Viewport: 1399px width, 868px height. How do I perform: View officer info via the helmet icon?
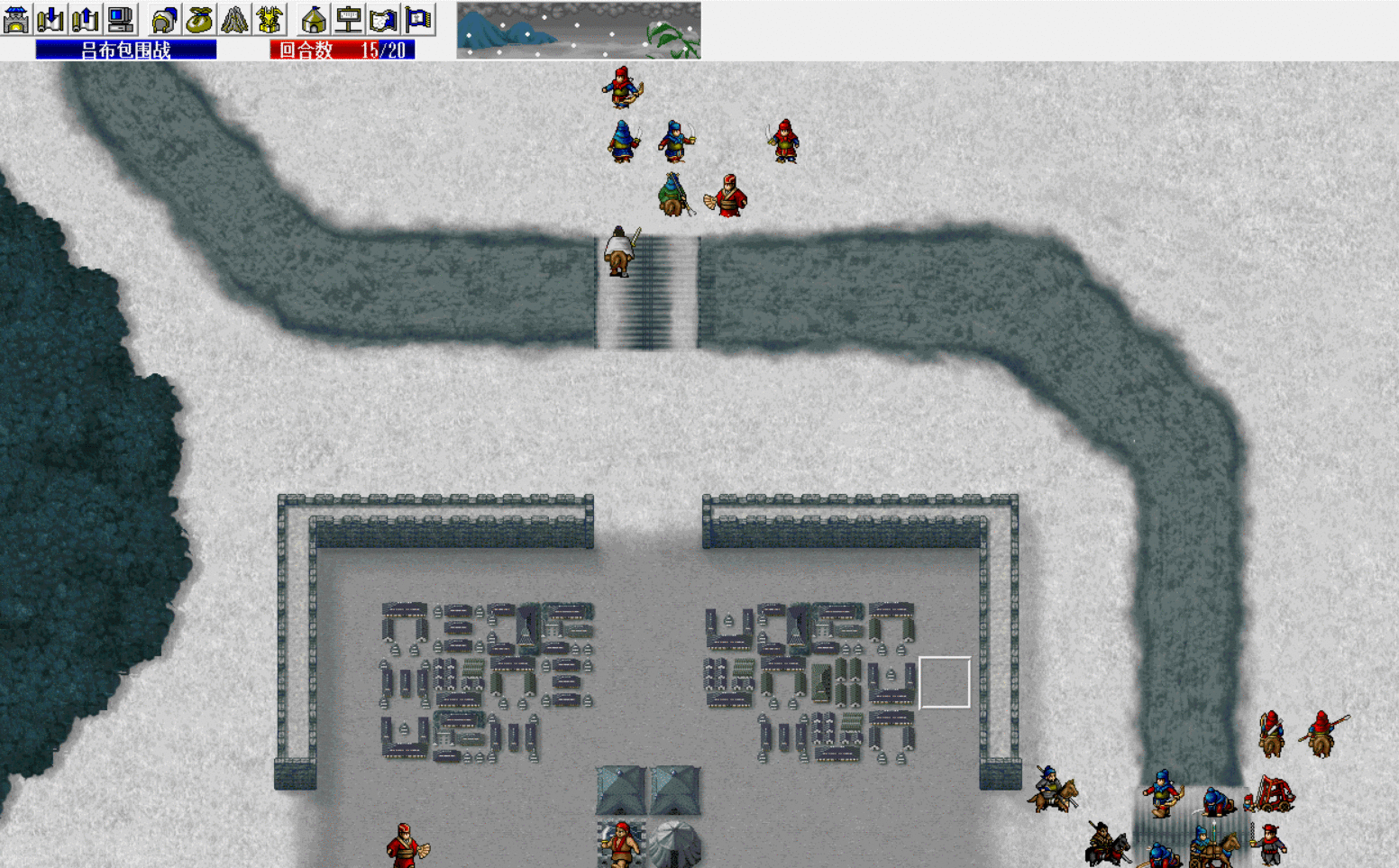click(x=166, y=17)
